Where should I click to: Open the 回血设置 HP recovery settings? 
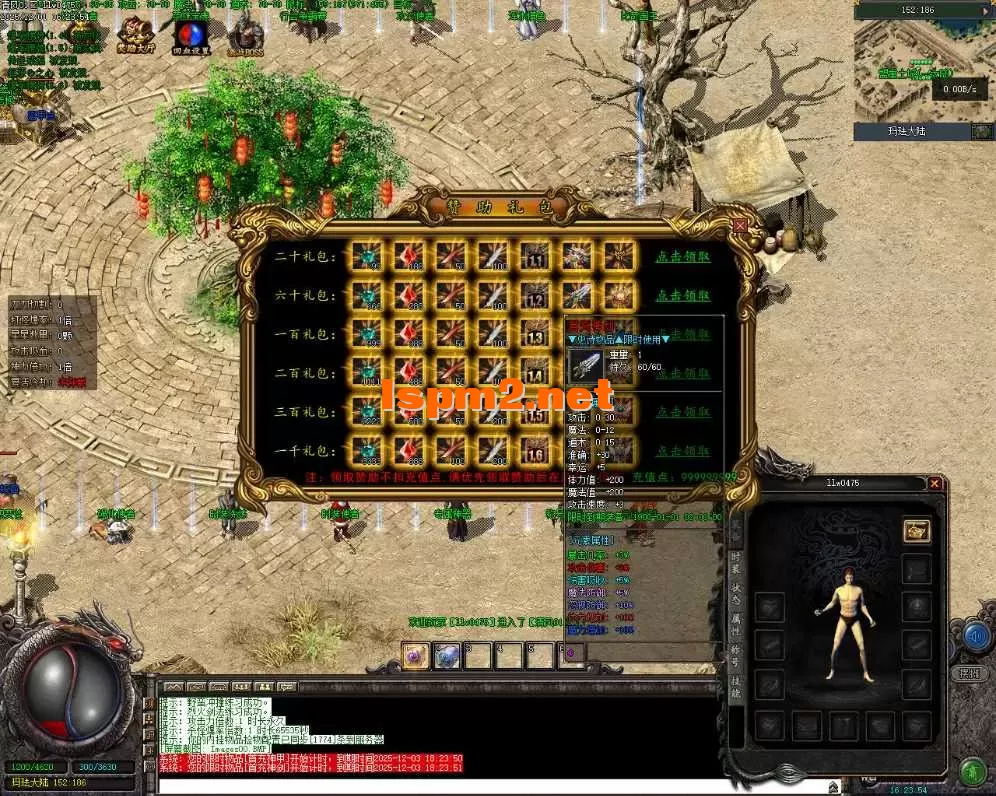point(189,36)
